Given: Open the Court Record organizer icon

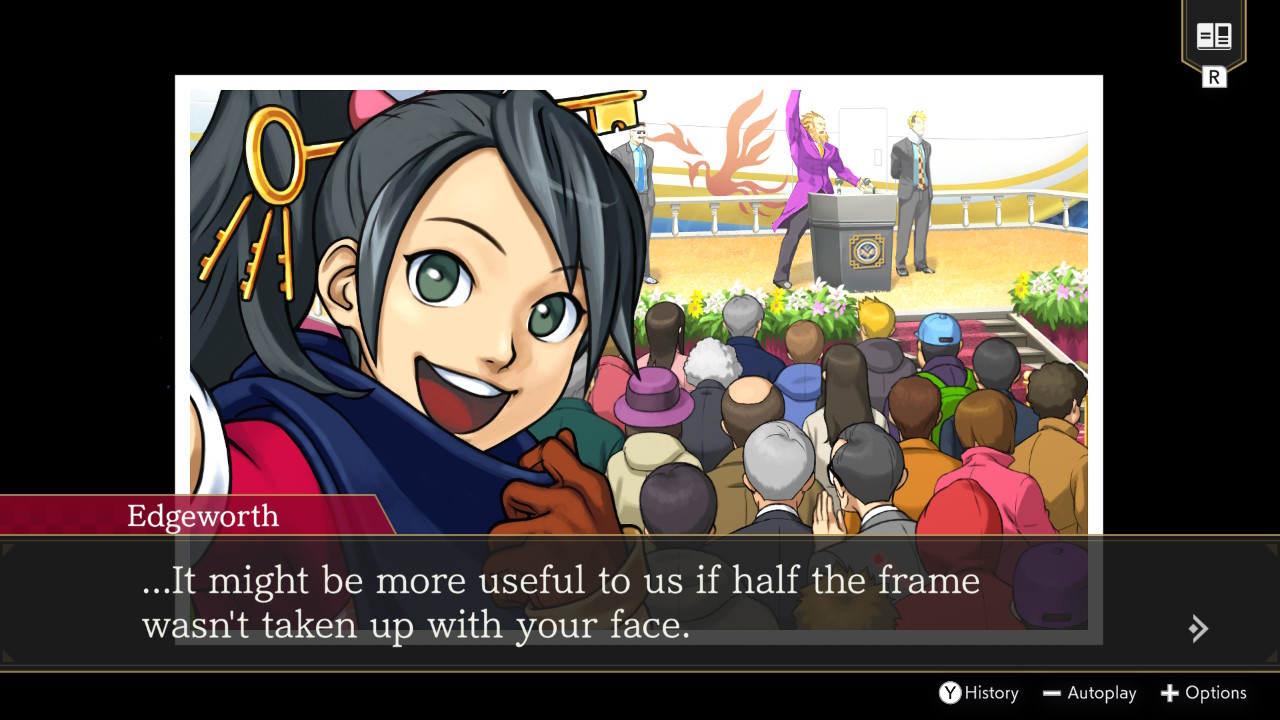Looking at the screenshot, I should click(x=1213, y=39).
